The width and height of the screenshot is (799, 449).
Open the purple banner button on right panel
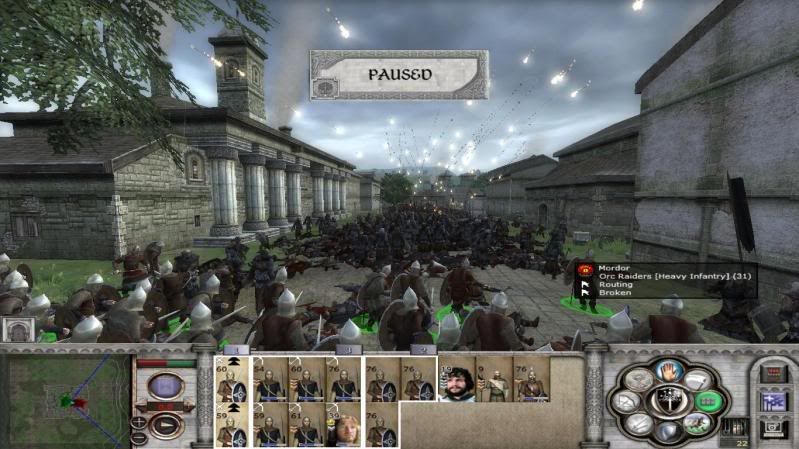click(772, 401)
